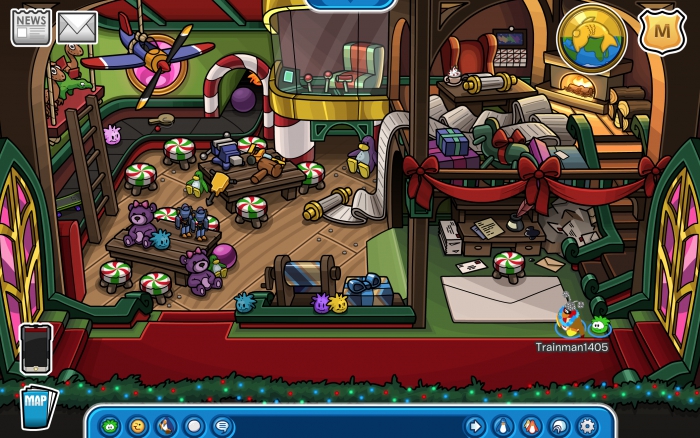700x438 pixels.
Task: Send the chat message with the arrow button
Action: pos(475,425)
